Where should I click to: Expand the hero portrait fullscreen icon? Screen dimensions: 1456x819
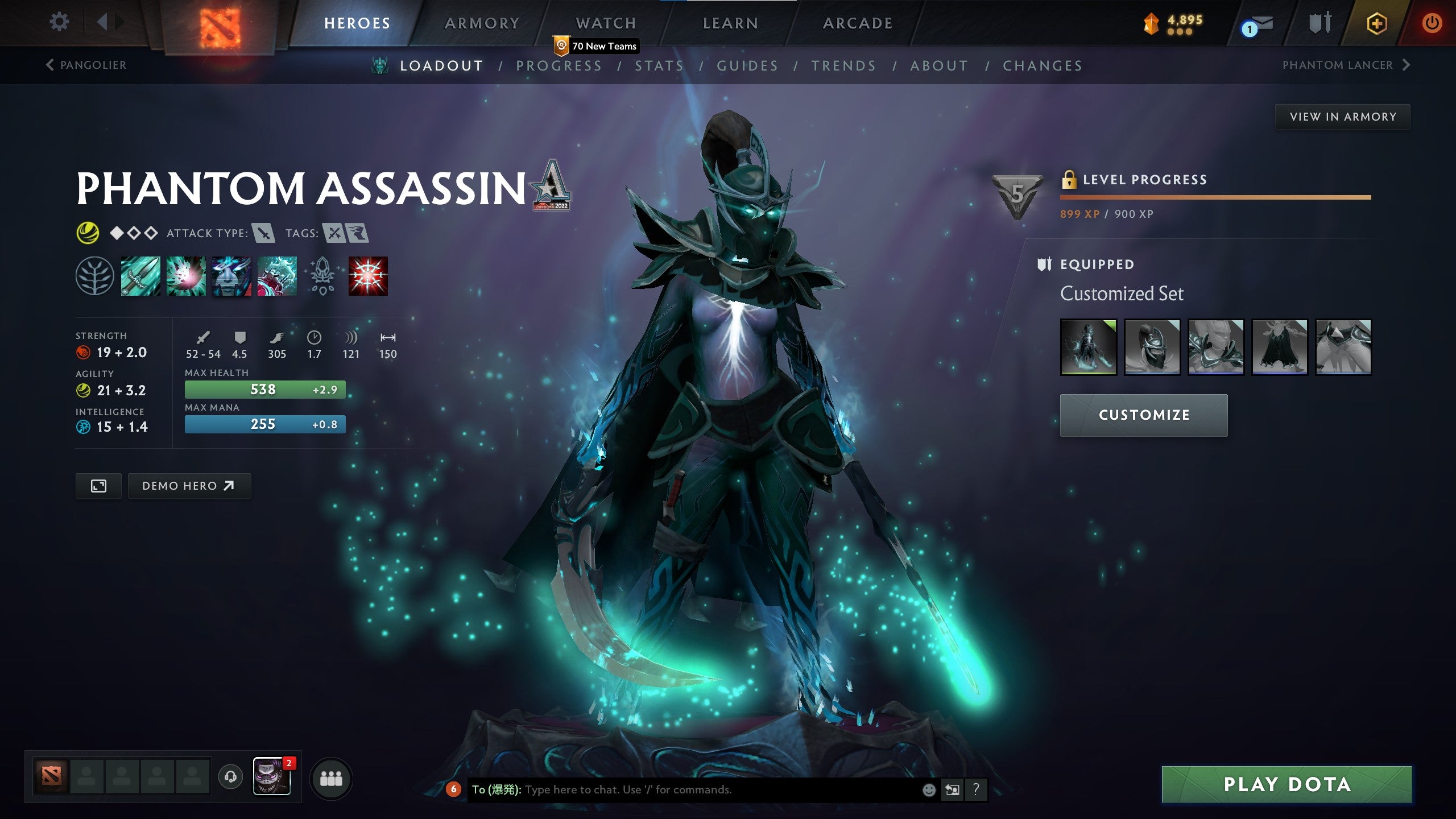point(98,486)
